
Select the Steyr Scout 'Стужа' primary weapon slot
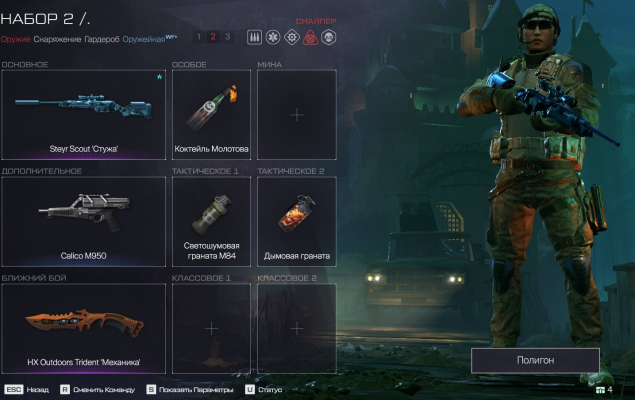click(x=84, y=115)
